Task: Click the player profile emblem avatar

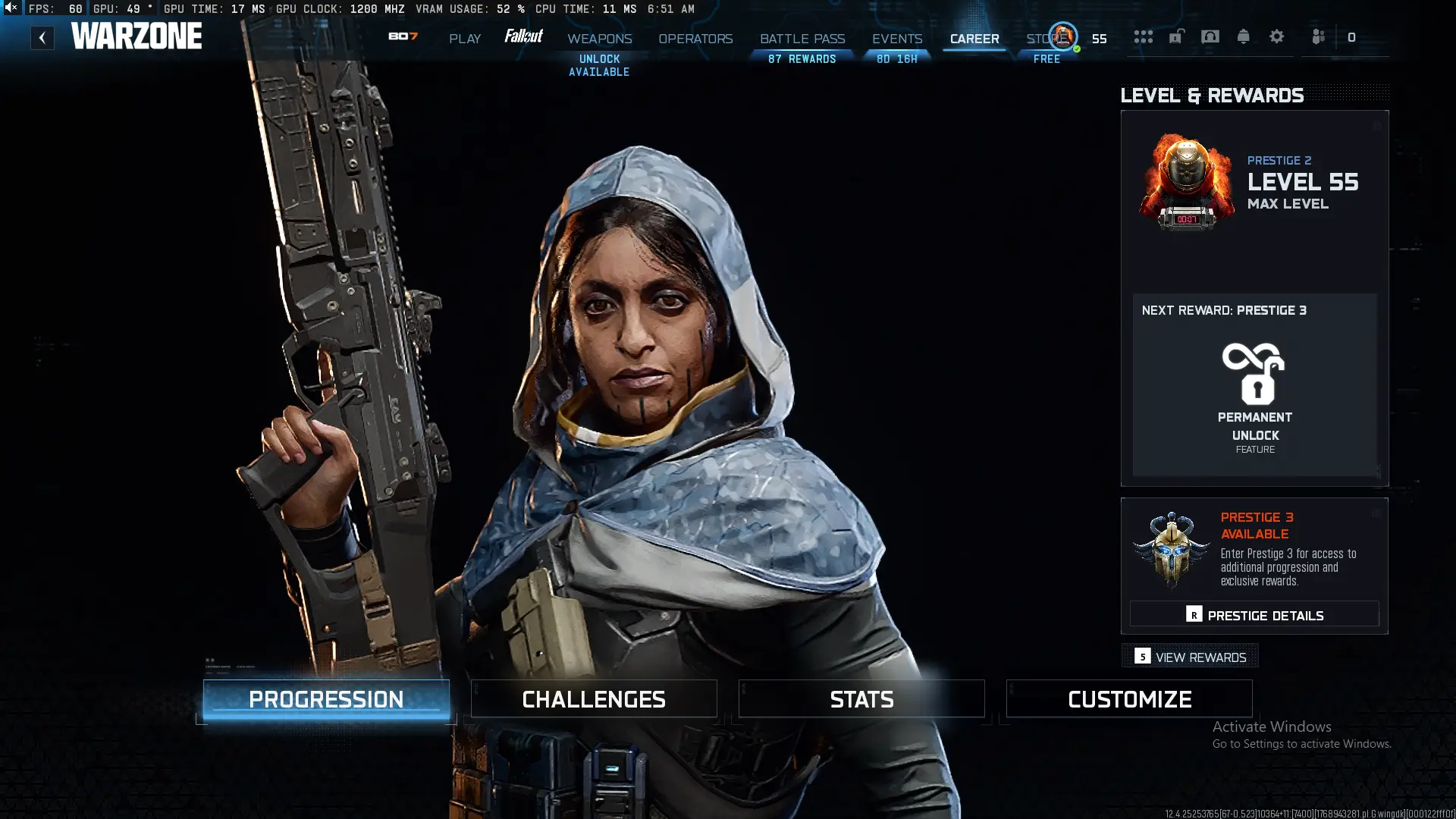Action: coord(1063,36)
